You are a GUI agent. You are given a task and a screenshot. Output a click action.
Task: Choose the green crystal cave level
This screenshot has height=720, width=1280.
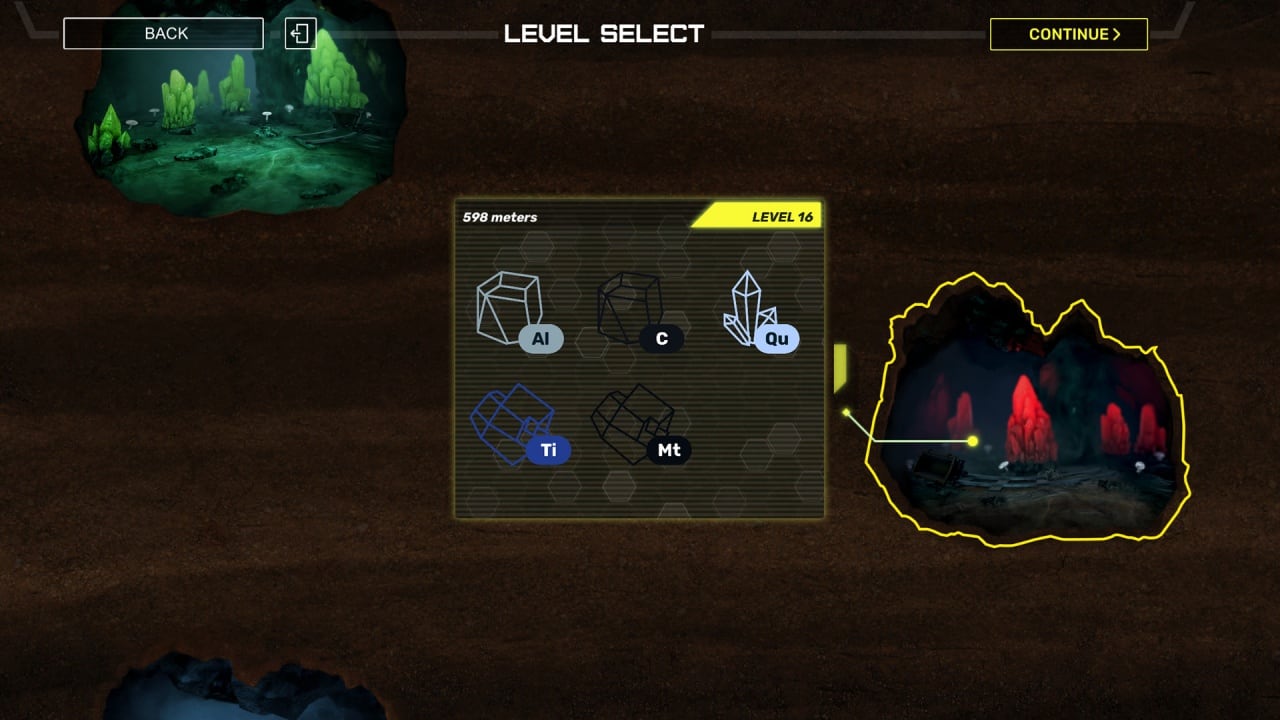[x=240, y=110]
